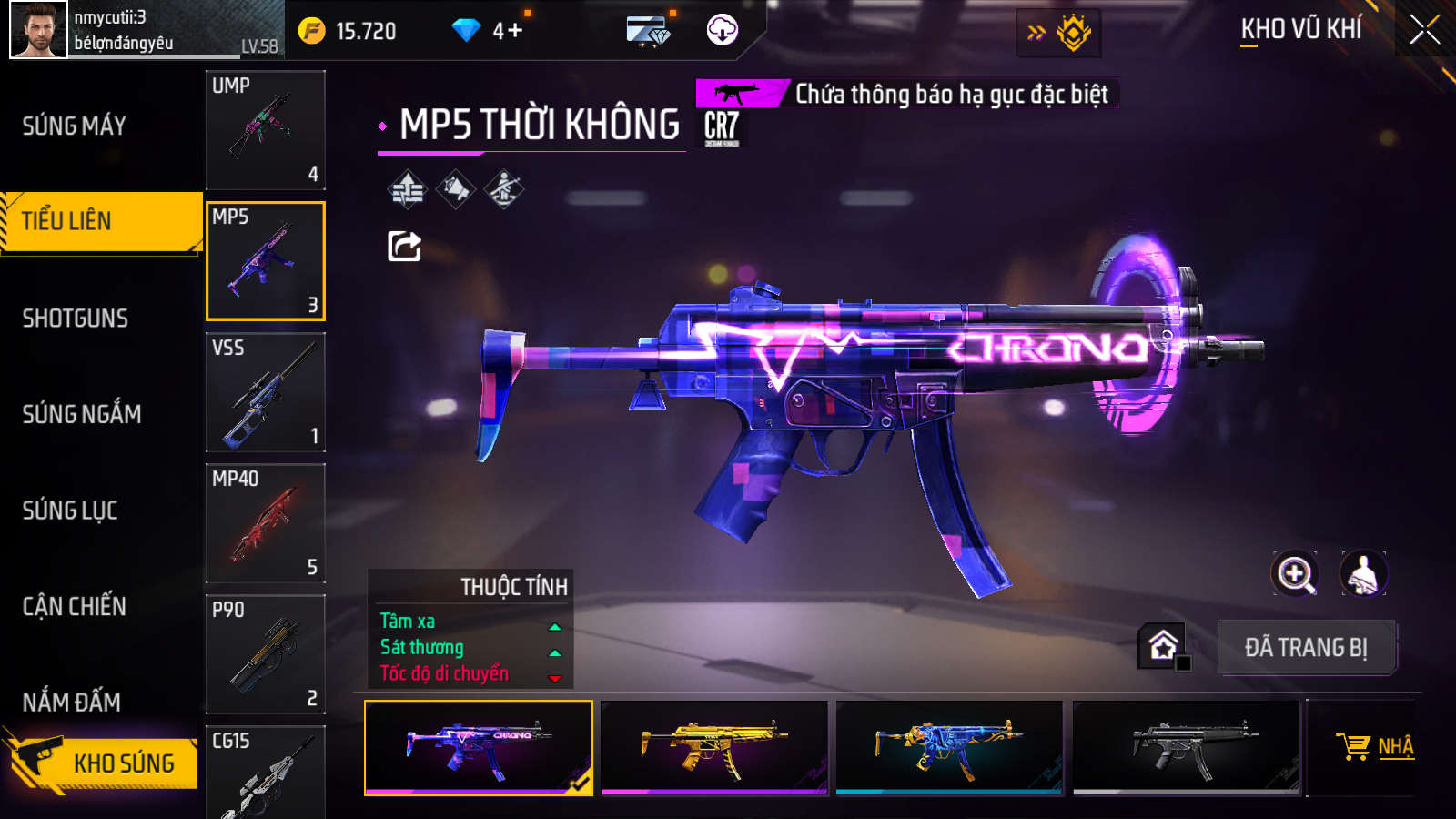Zoom in with the magnifier button
Screen dimensions: 1456x819
(x=1295, y=573)
